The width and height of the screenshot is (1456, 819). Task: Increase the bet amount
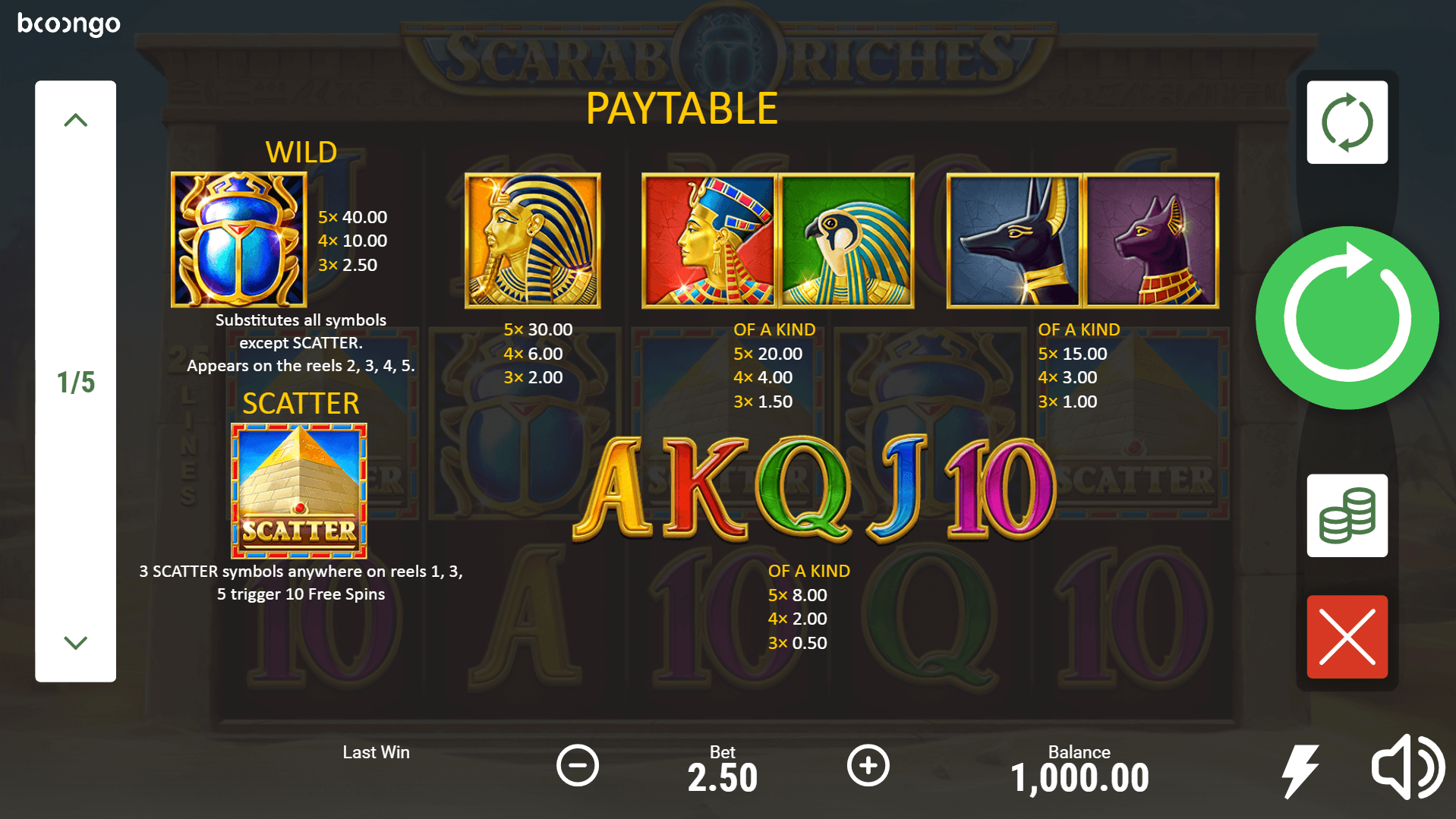(868, 765)
